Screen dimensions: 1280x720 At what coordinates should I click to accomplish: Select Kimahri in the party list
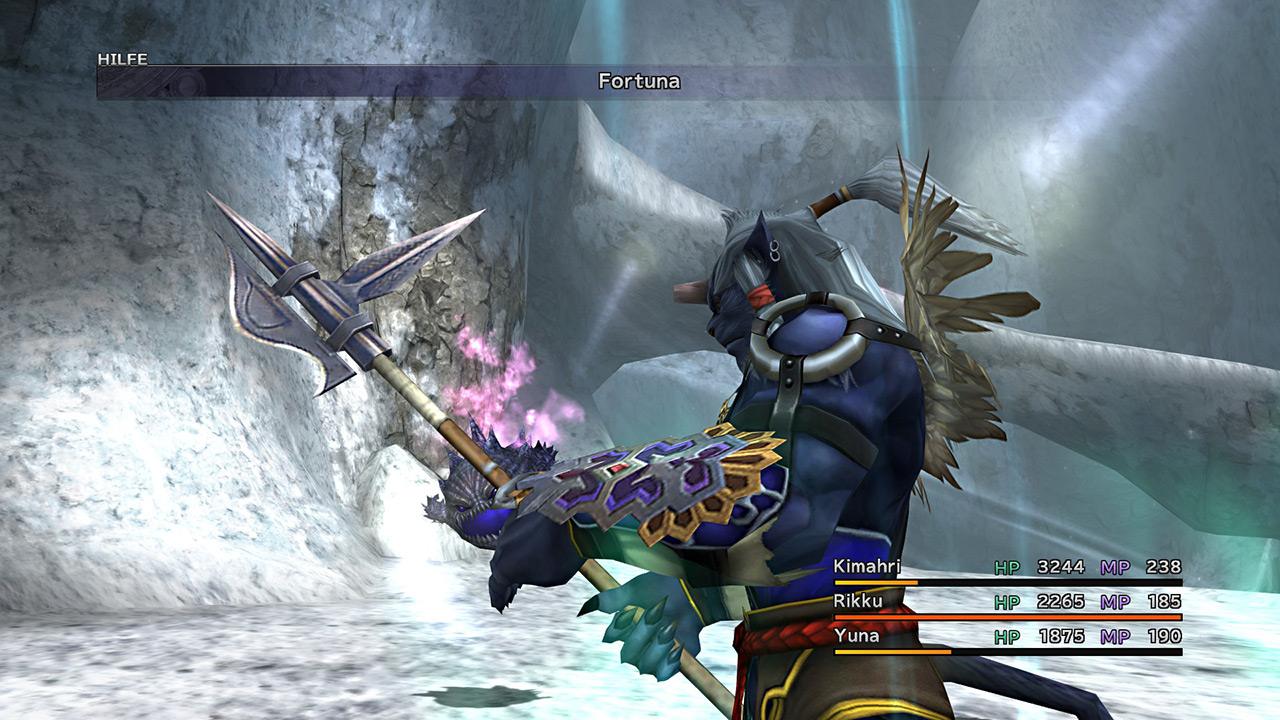[x=867, y=567]
